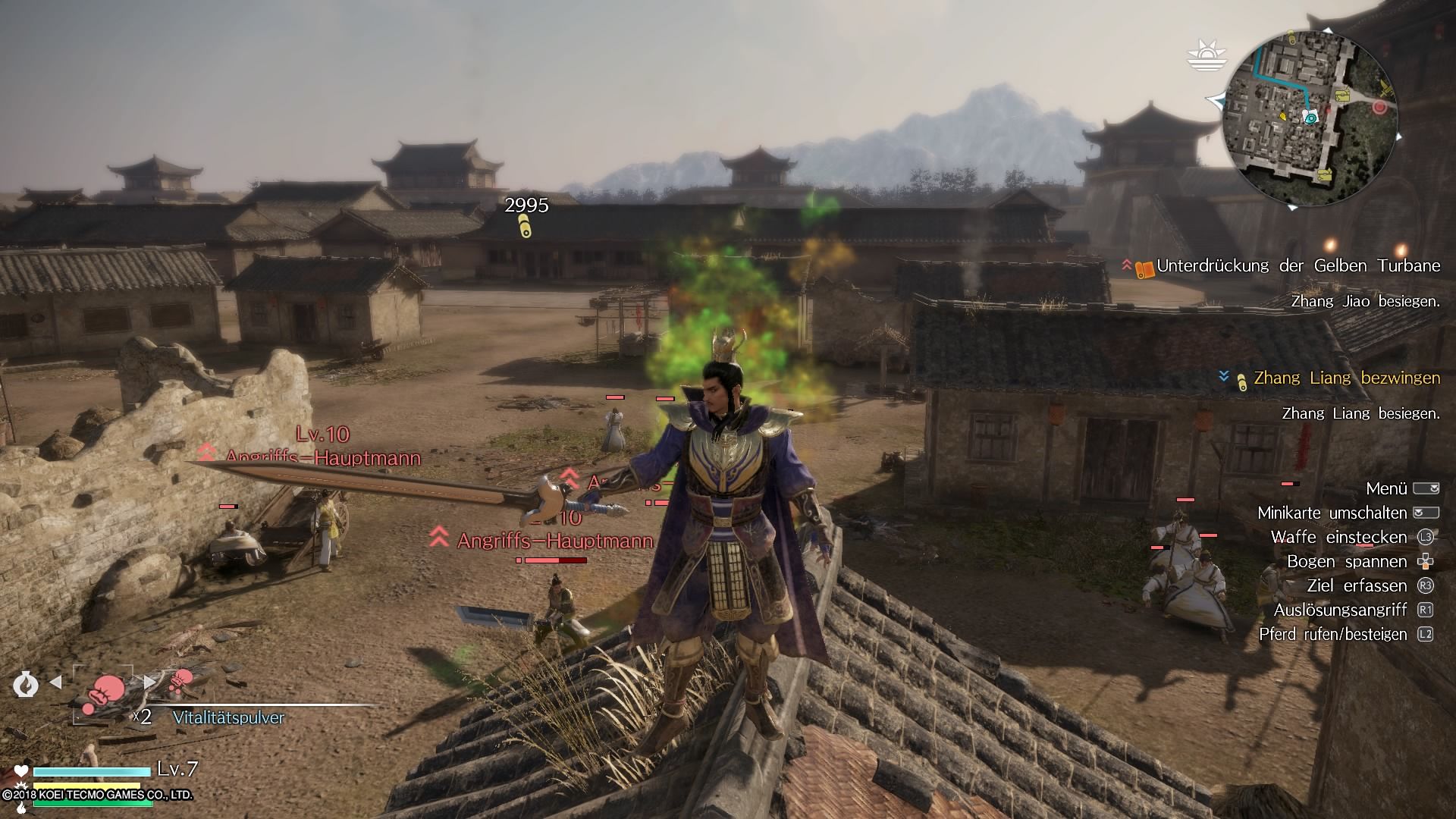Cycle to the next item with right arrow
This screenshot has height=819, width=1456.
pyautogui.click(x=150, y=682)
